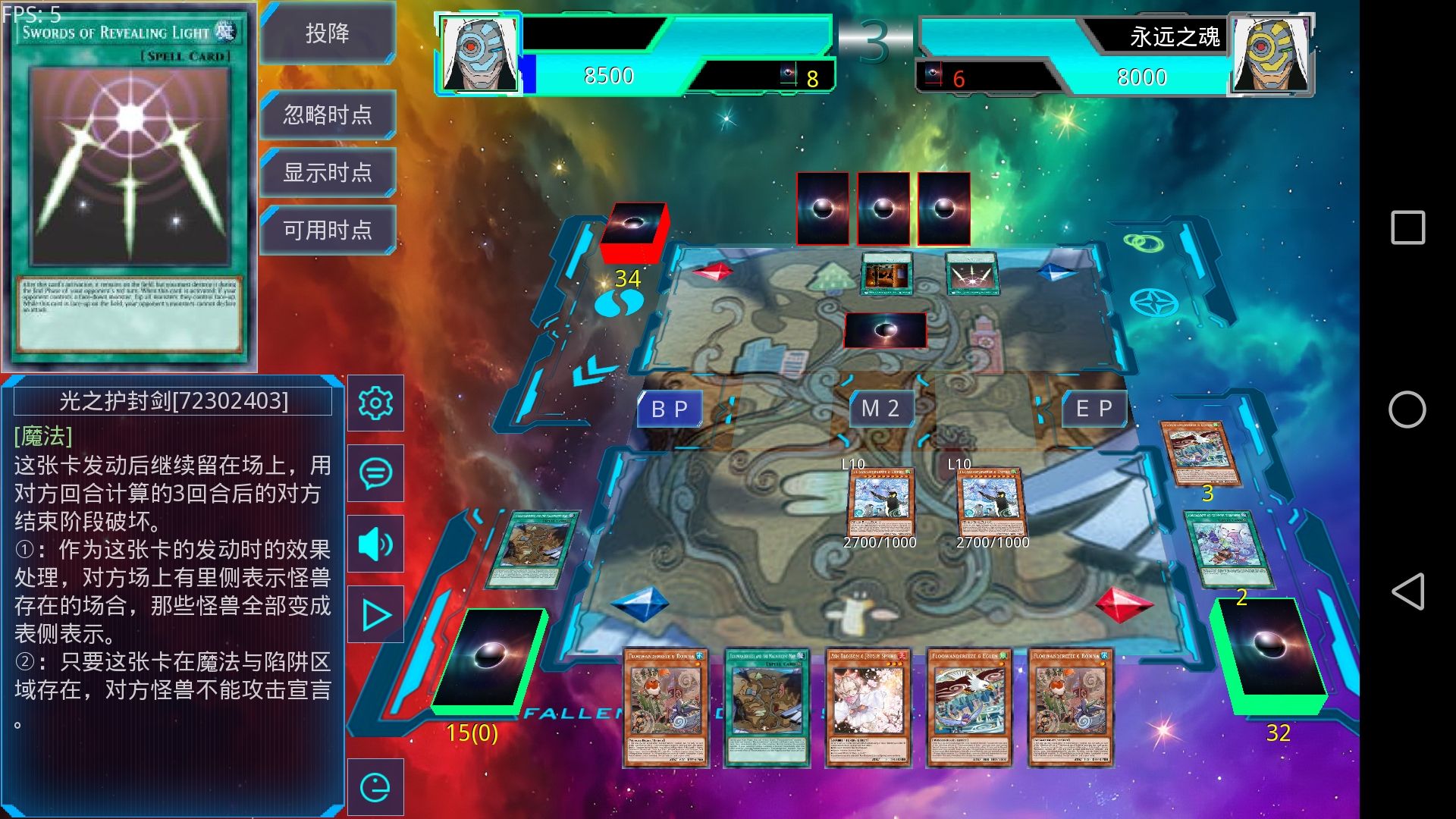Click the 投降 surrender button

tap(328, 33)
